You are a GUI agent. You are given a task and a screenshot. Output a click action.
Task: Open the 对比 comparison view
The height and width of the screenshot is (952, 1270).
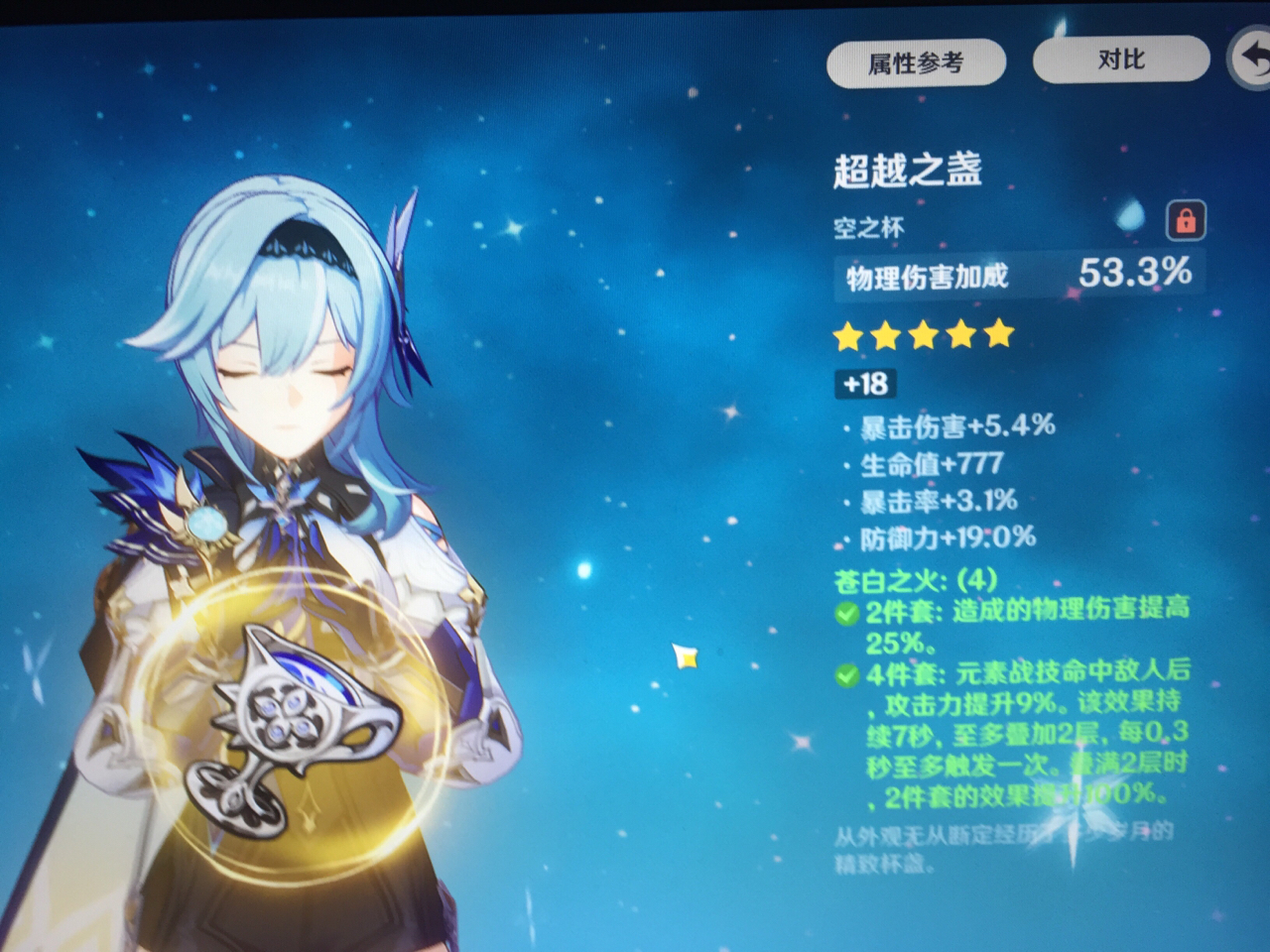(x=1120, y=59)
